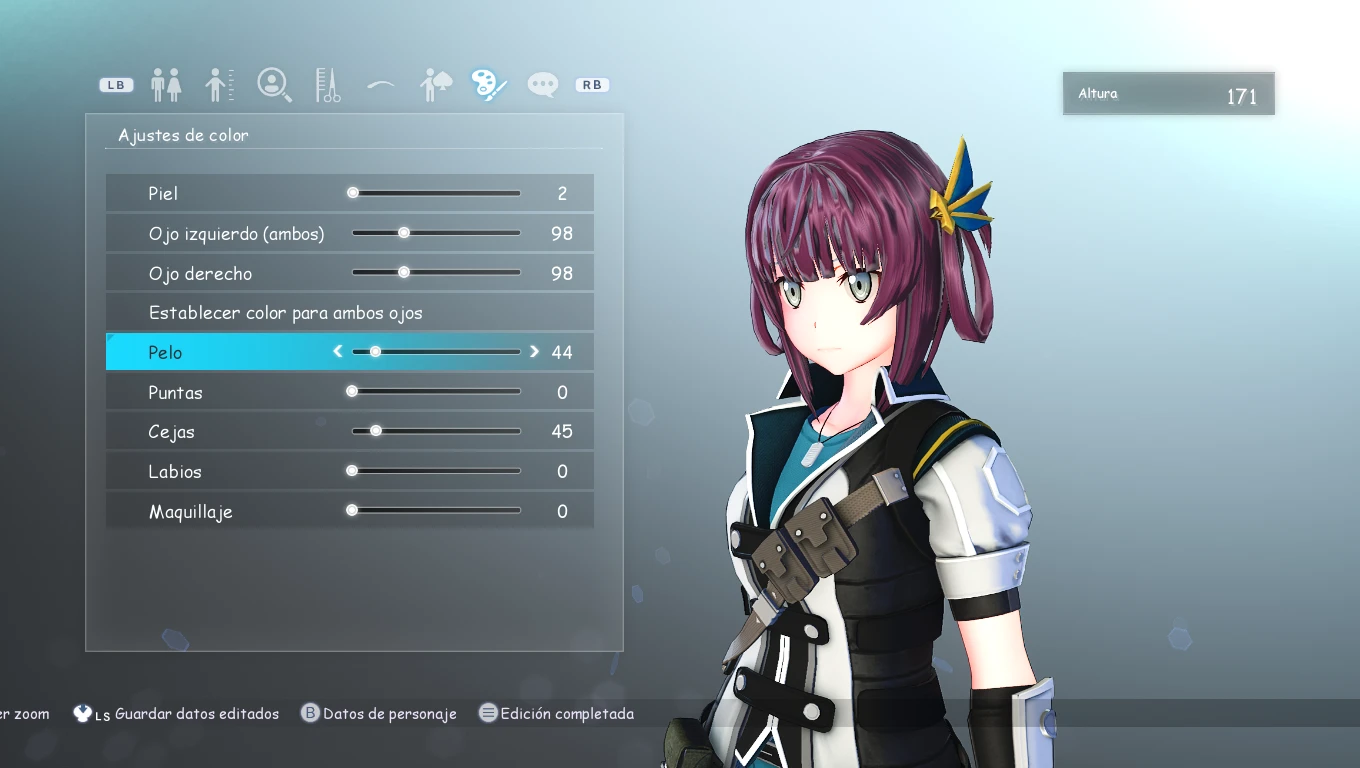Image resolution: width=1360 pixels, height=768 pixels.
Task: Switch to the body height tab
Action: tap(219, 85)
